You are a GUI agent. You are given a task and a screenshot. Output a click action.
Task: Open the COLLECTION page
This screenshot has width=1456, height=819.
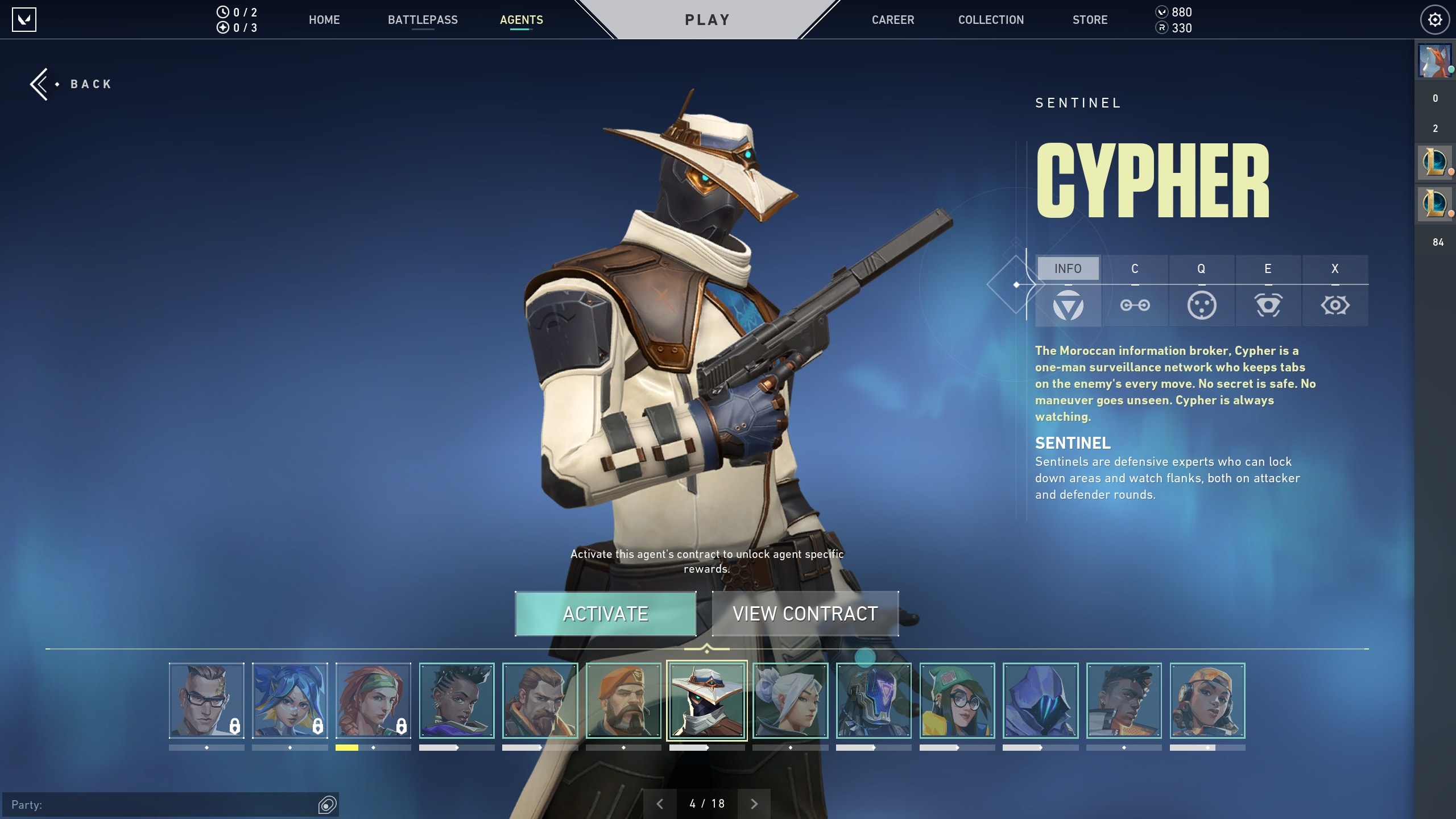coord(991,20)
